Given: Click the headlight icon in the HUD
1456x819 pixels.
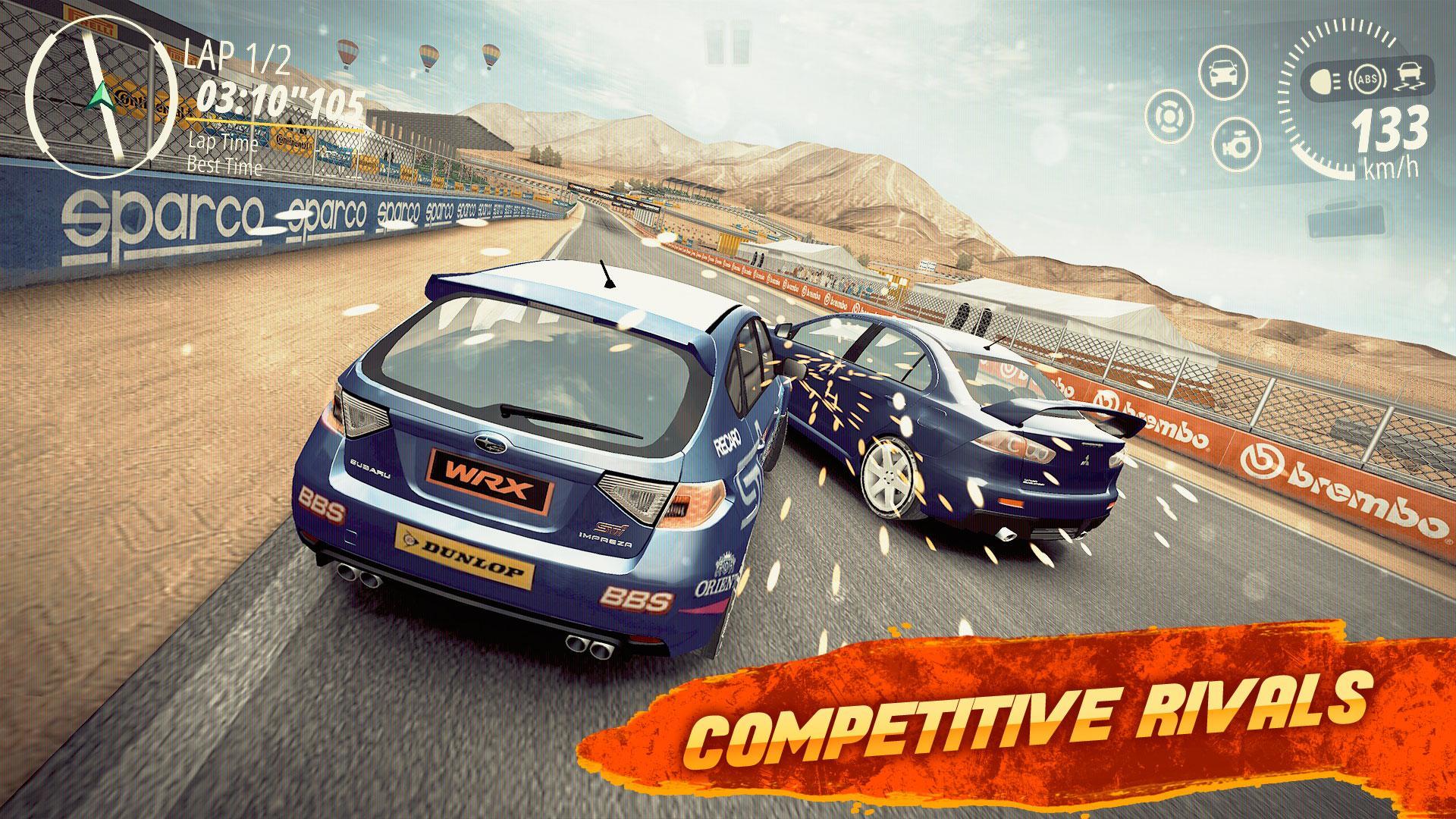Looking at the screenshot, I should click(x=1326, y=81).
